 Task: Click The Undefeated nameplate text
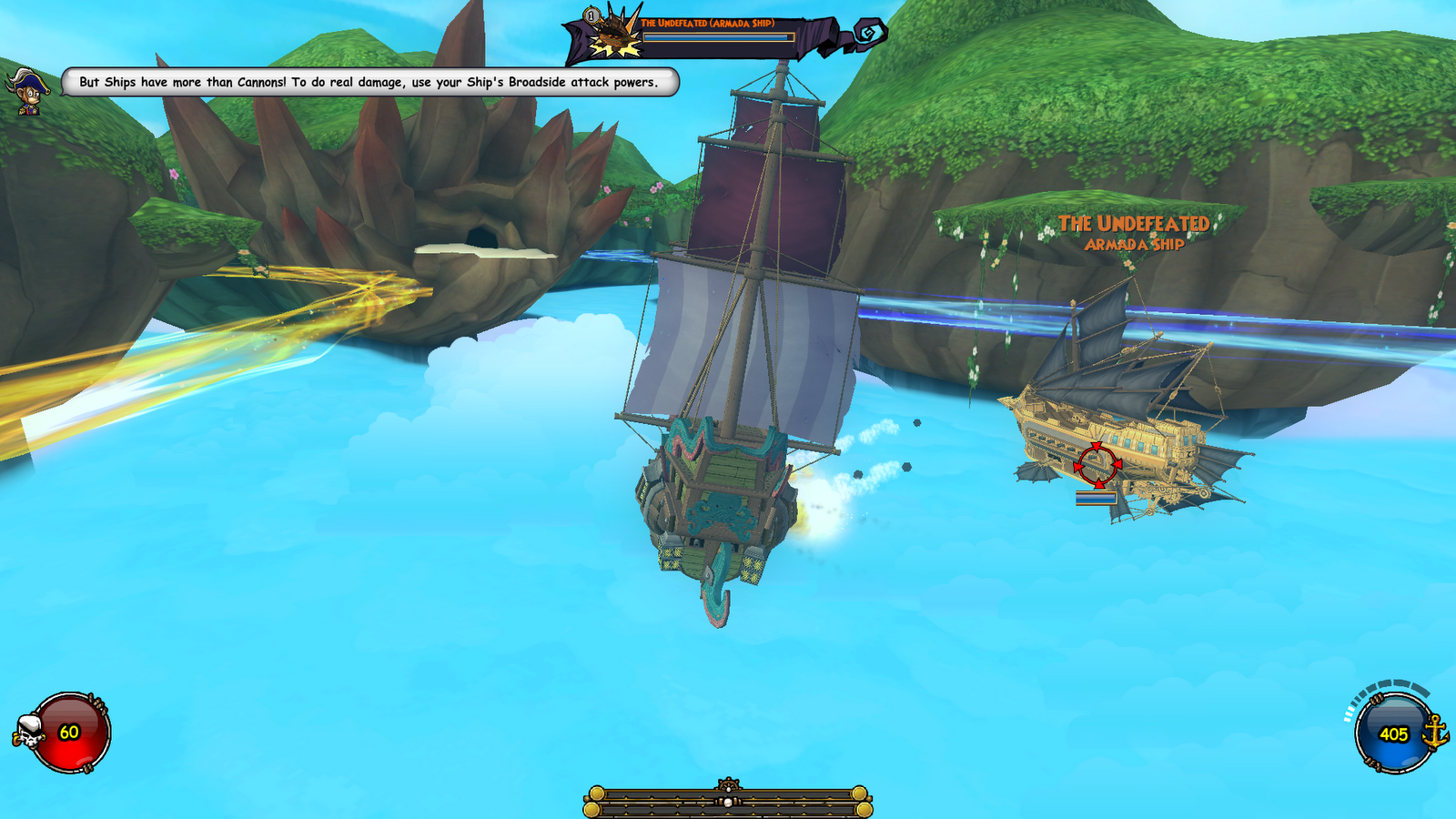tap(1137, 221)
